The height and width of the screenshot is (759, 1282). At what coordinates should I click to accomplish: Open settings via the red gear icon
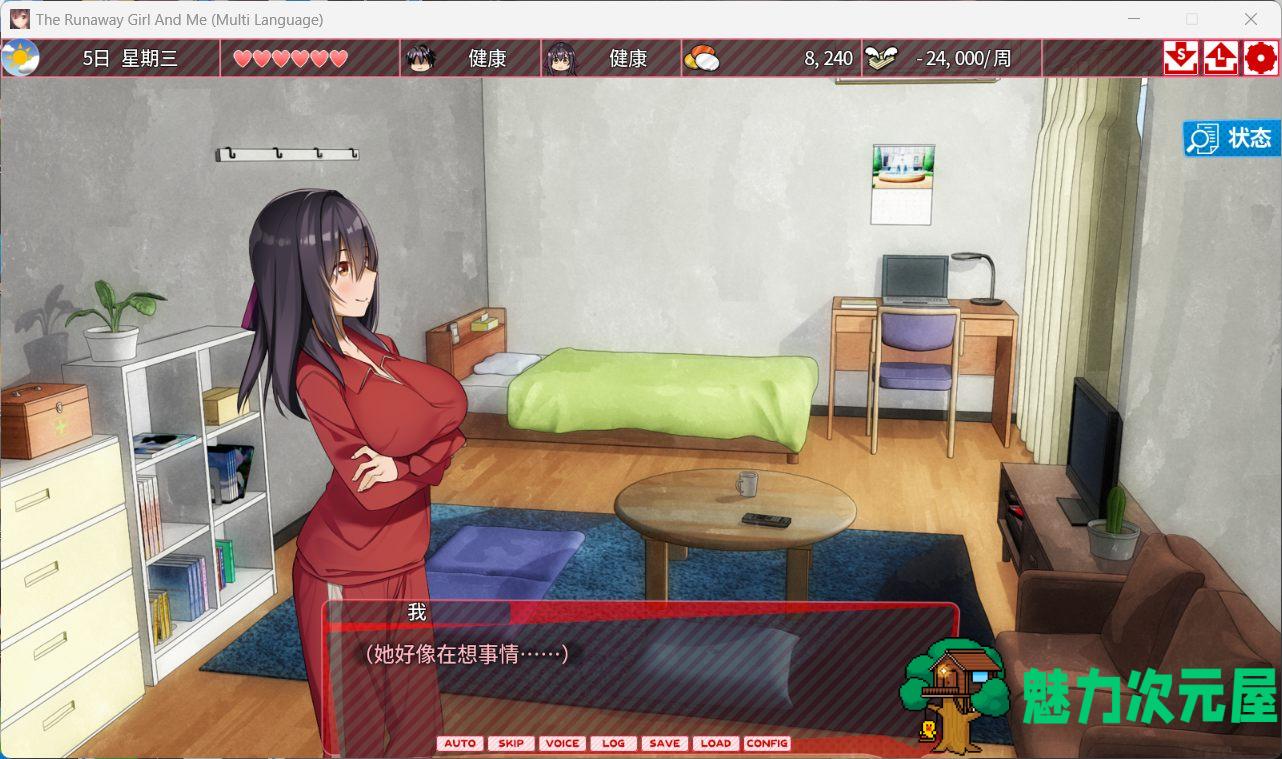pos(1261,58)
